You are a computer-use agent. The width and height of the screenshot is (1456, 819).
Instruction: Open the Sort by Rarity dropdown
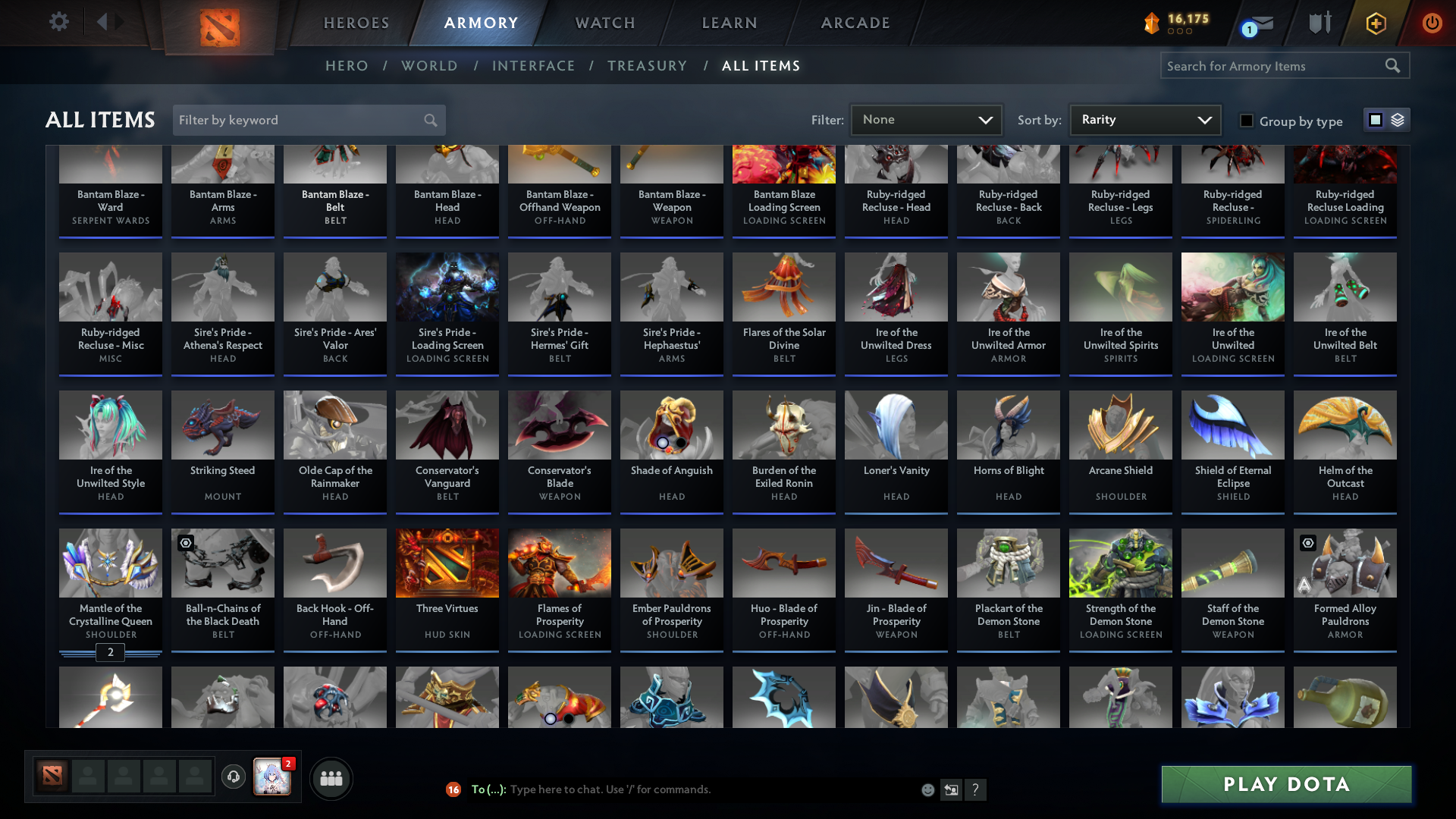coord(1144,119)
